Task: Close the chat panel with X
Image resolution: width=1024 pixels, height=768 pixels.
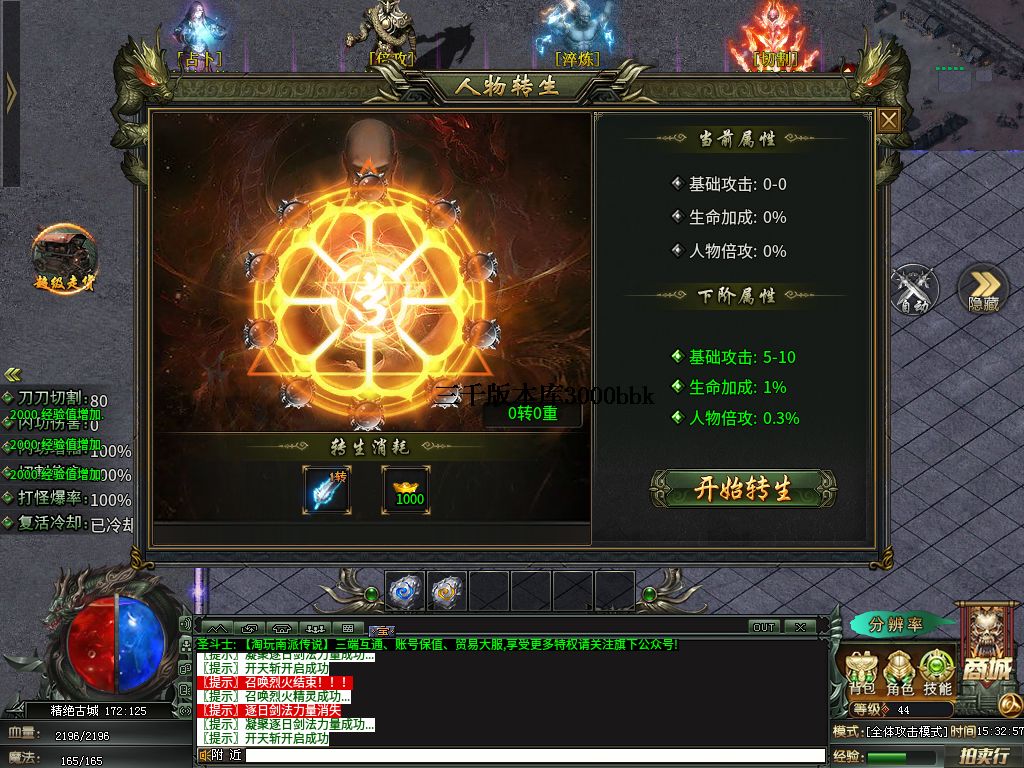Action: tap(799, 627)
